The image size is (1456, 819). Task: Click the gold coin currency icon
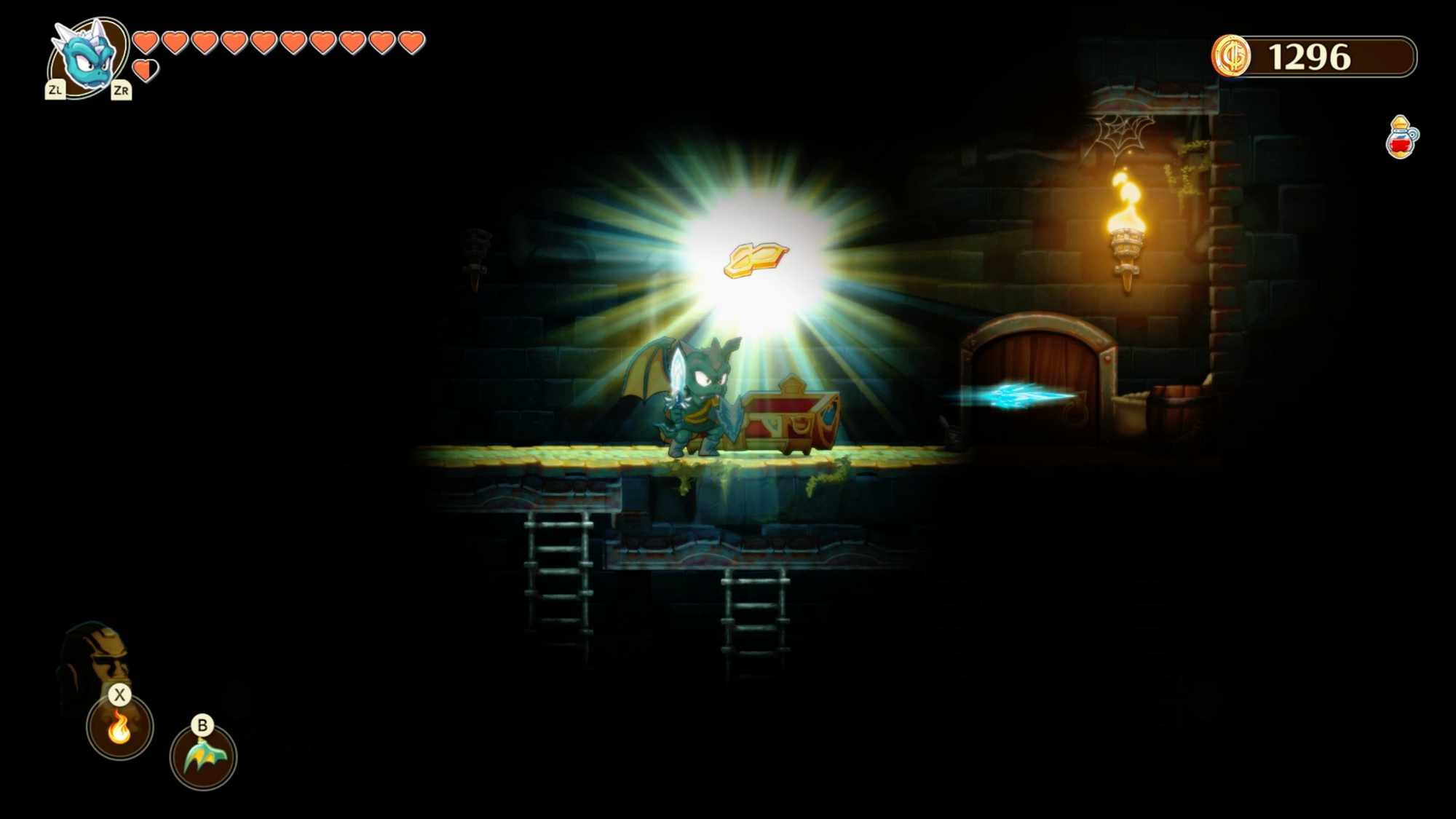click(1231, 56)
